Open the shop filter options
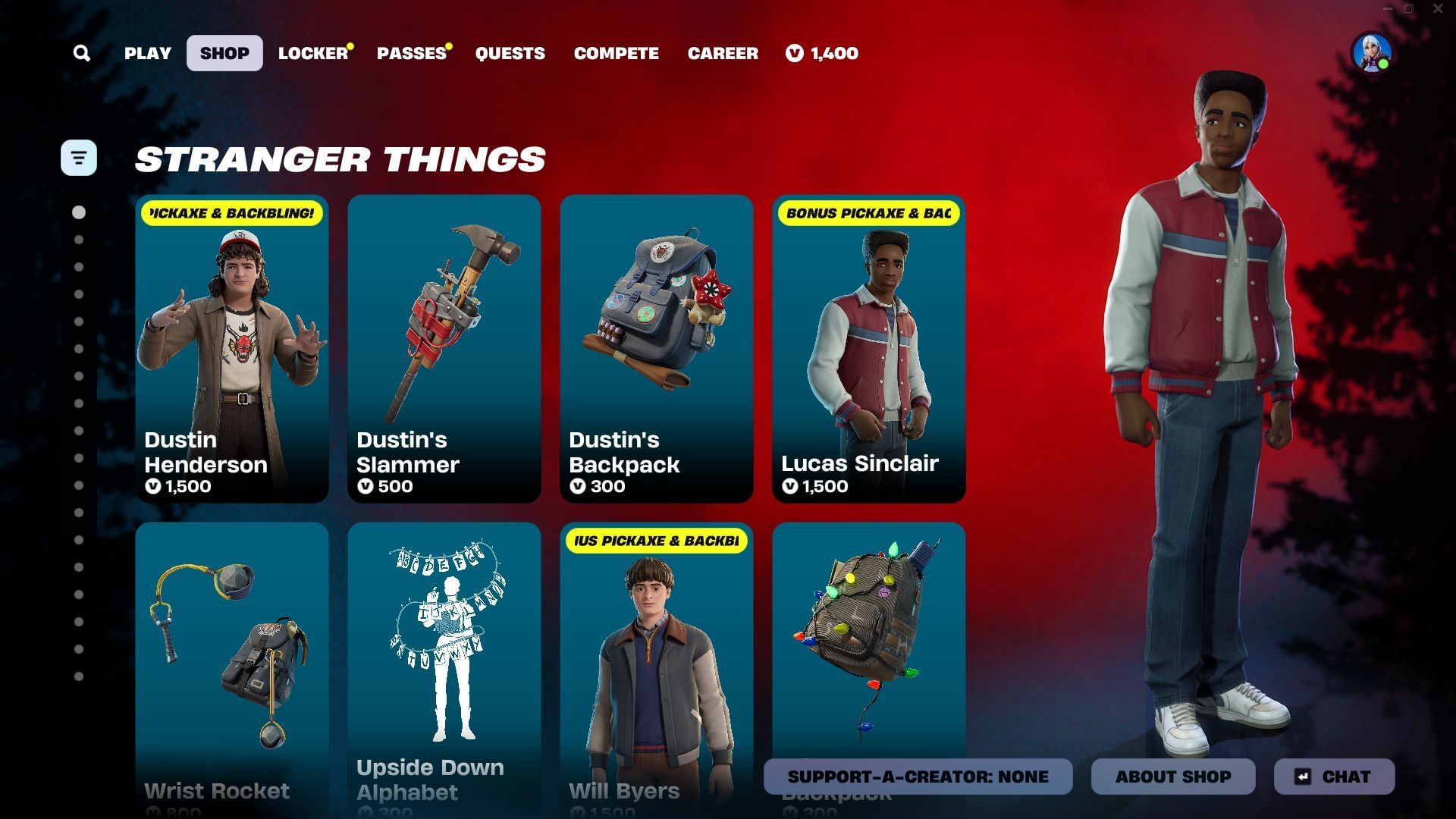The width and height of the screenshot is (1456, 819). pyautogui.click(x=80, y=158)
